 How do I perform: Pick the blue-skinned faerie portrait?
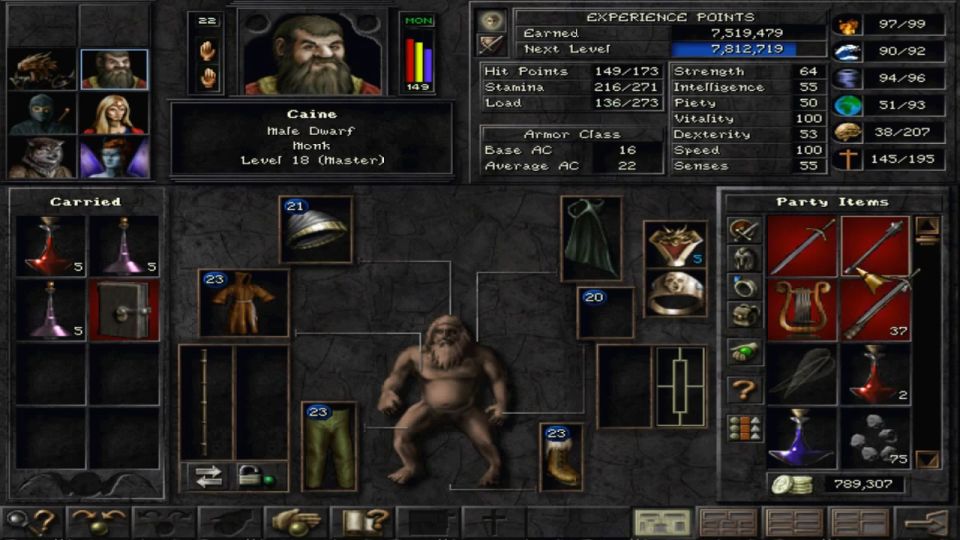point(114,157)
